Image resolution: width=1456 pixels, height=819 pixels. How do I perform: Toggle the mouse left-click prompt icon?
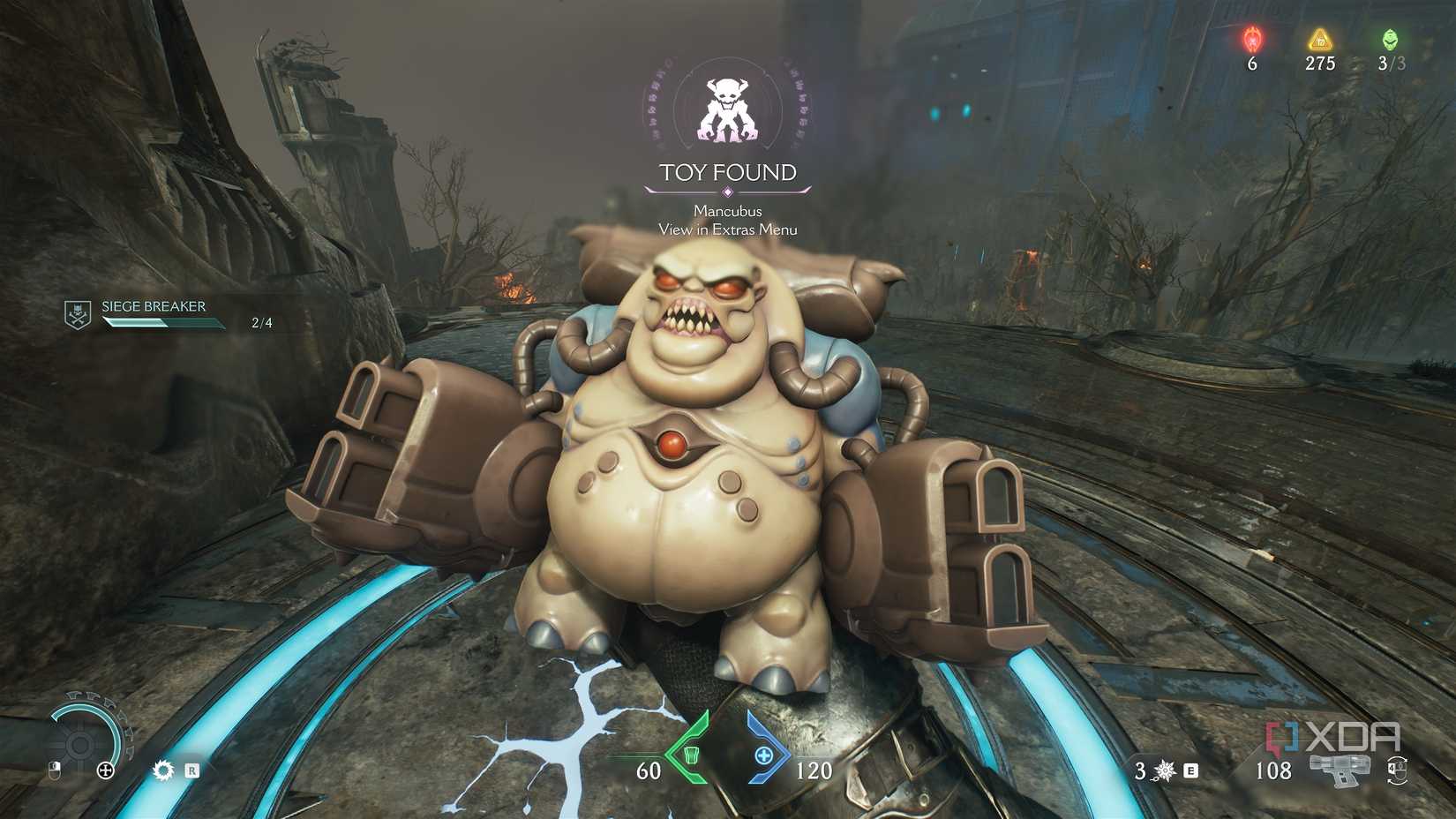tap(55, 770)
